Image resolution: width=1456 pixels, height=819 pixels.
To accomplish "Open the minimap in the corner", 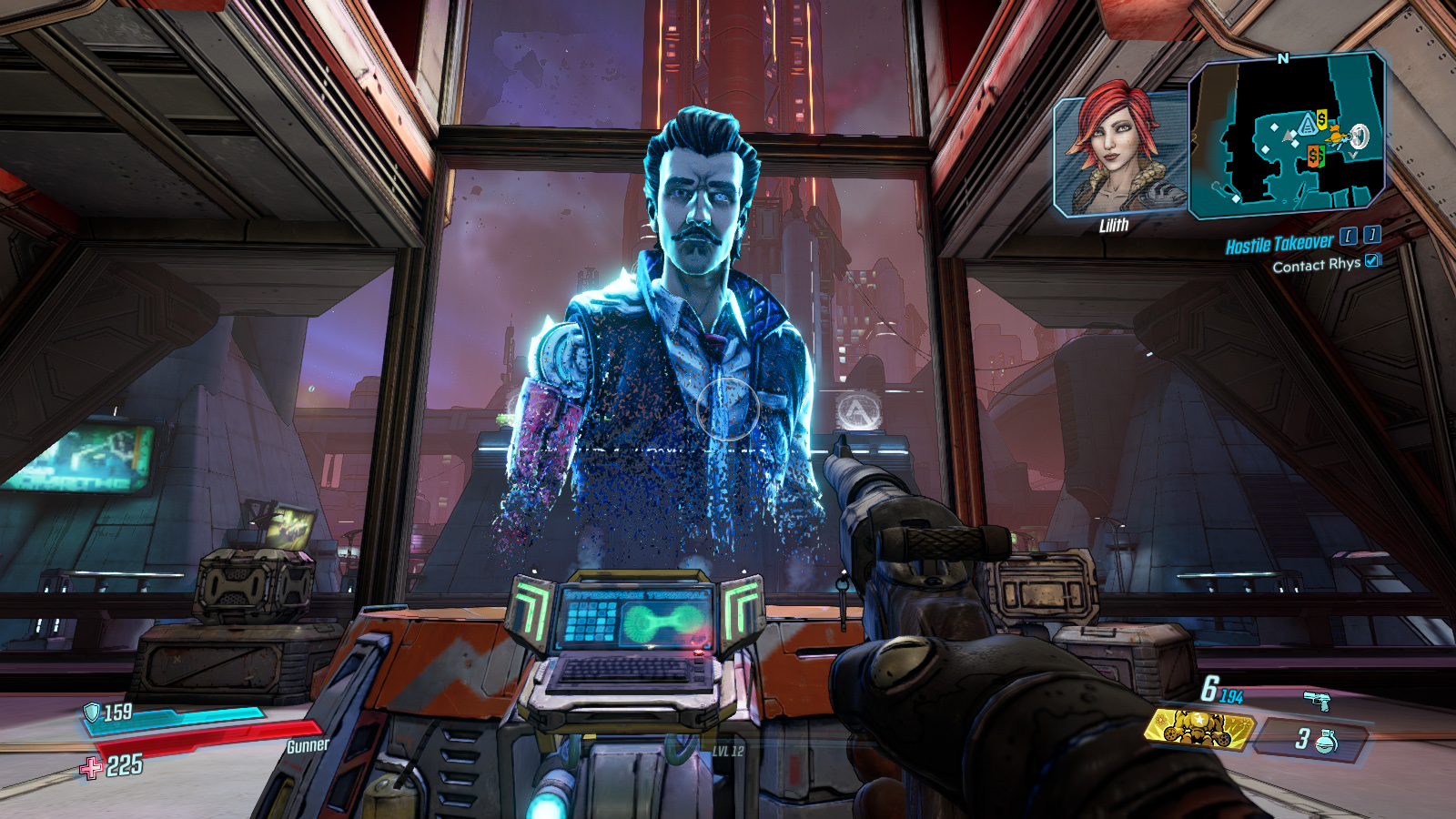I will (1288, 136).
